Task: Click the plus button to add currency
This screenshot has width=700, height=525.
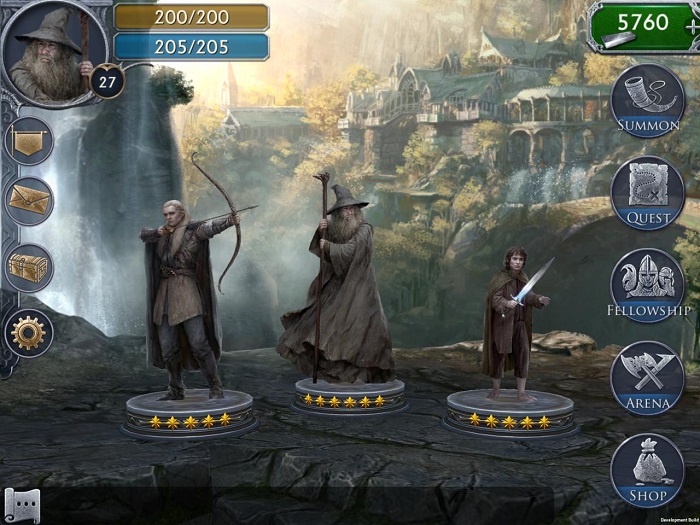Action: [692, 27]
